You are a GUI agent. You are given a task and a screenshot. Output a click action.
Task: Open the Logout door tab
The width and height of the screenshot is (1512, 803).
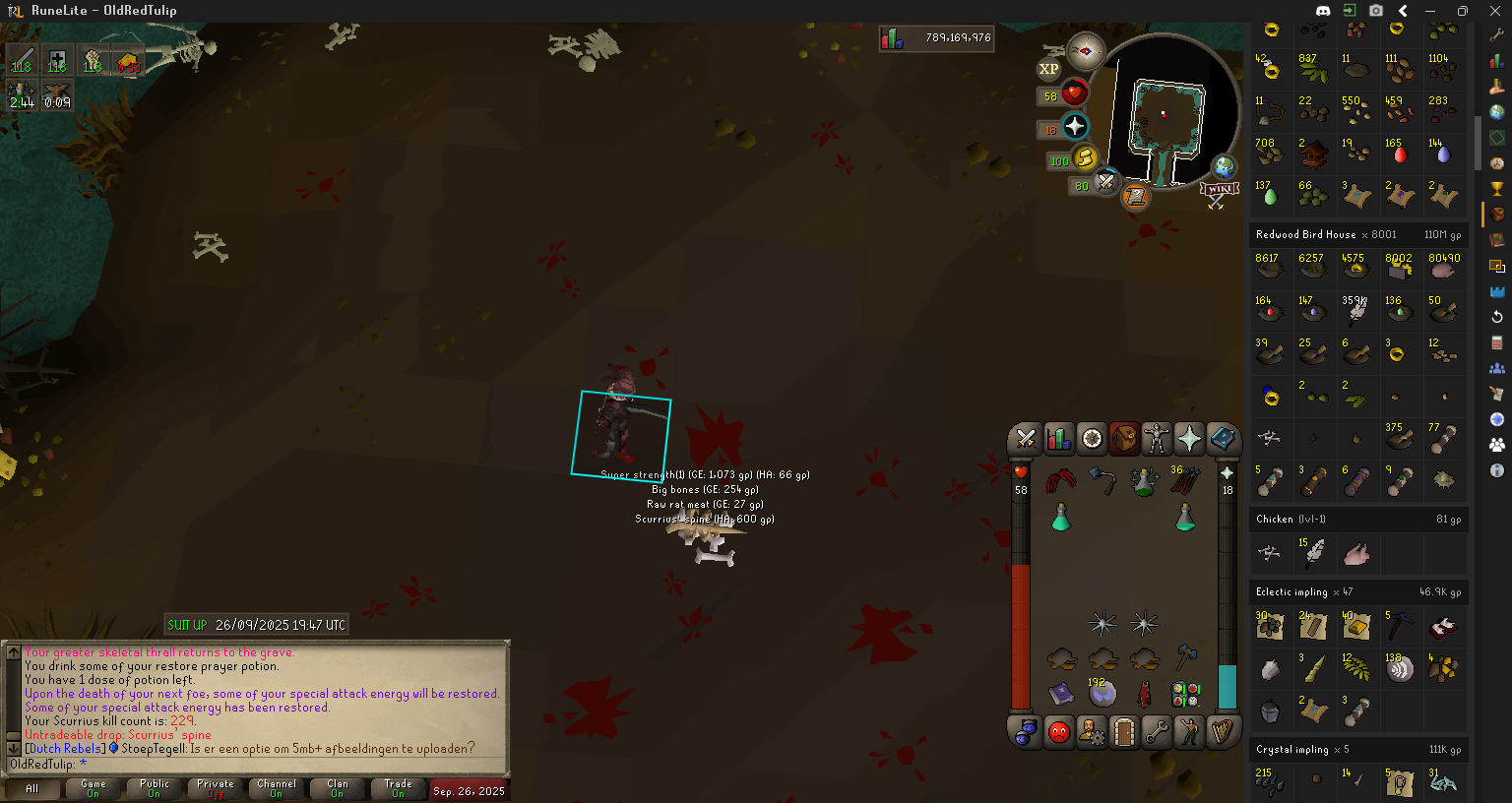click(1124, 732)
